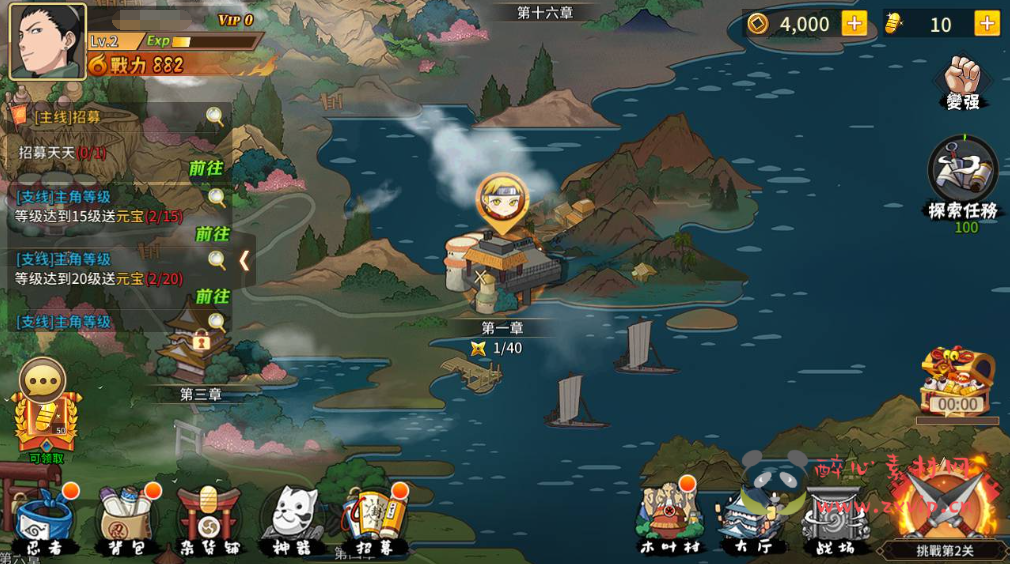Buy more gold ingots with plus button

pos(987,24)
